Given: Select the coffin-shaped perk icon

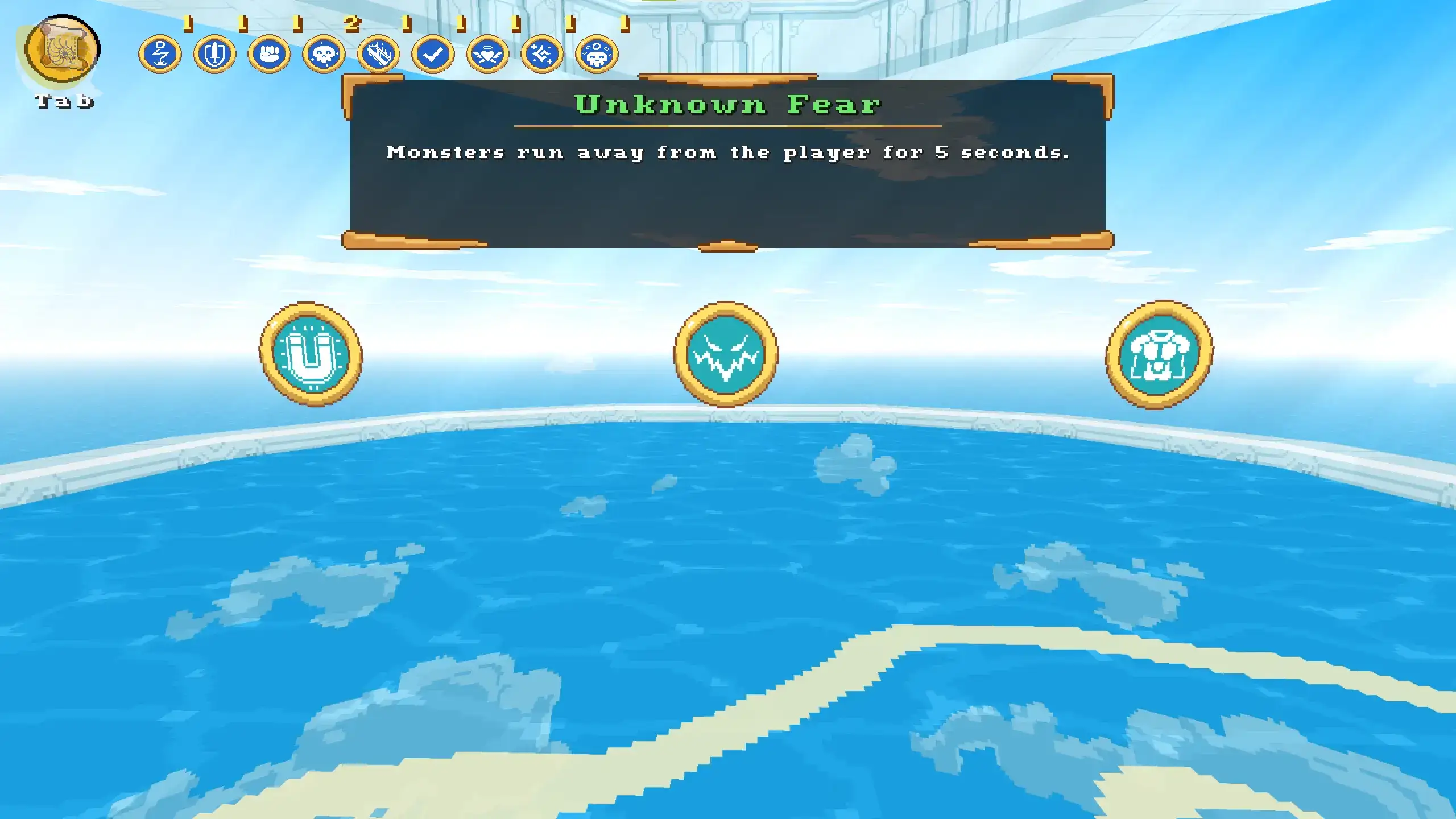Looking at the screenshot, I should click(378, 55).
